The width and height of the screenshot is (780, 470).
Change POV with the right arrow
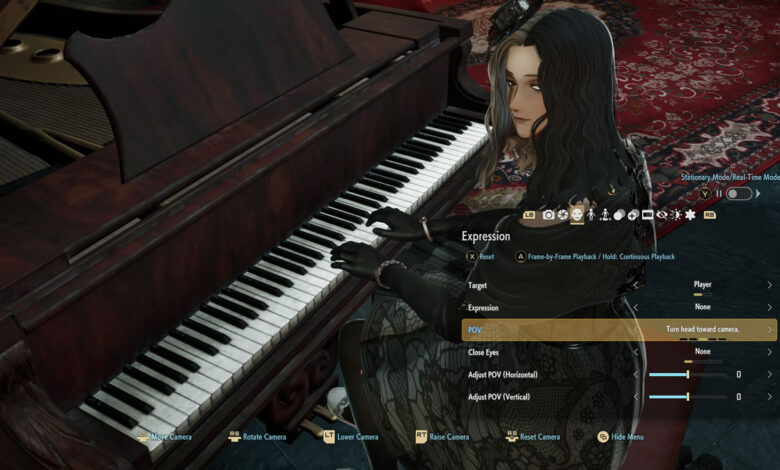pos(770,329)
